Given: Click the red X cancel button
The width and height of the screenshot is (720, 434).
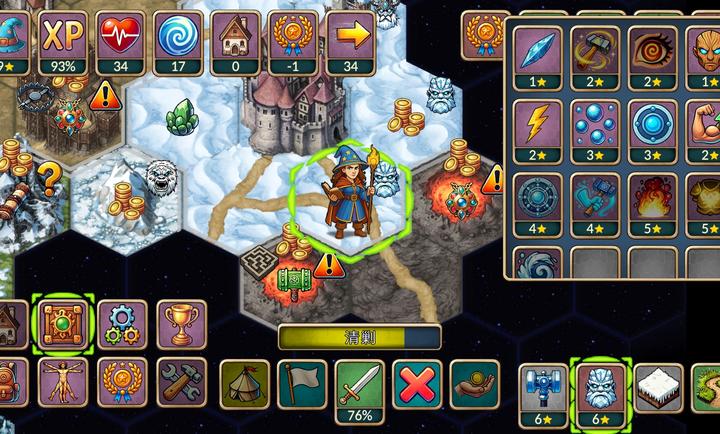Looking at the screenshot, I should 416,384.
